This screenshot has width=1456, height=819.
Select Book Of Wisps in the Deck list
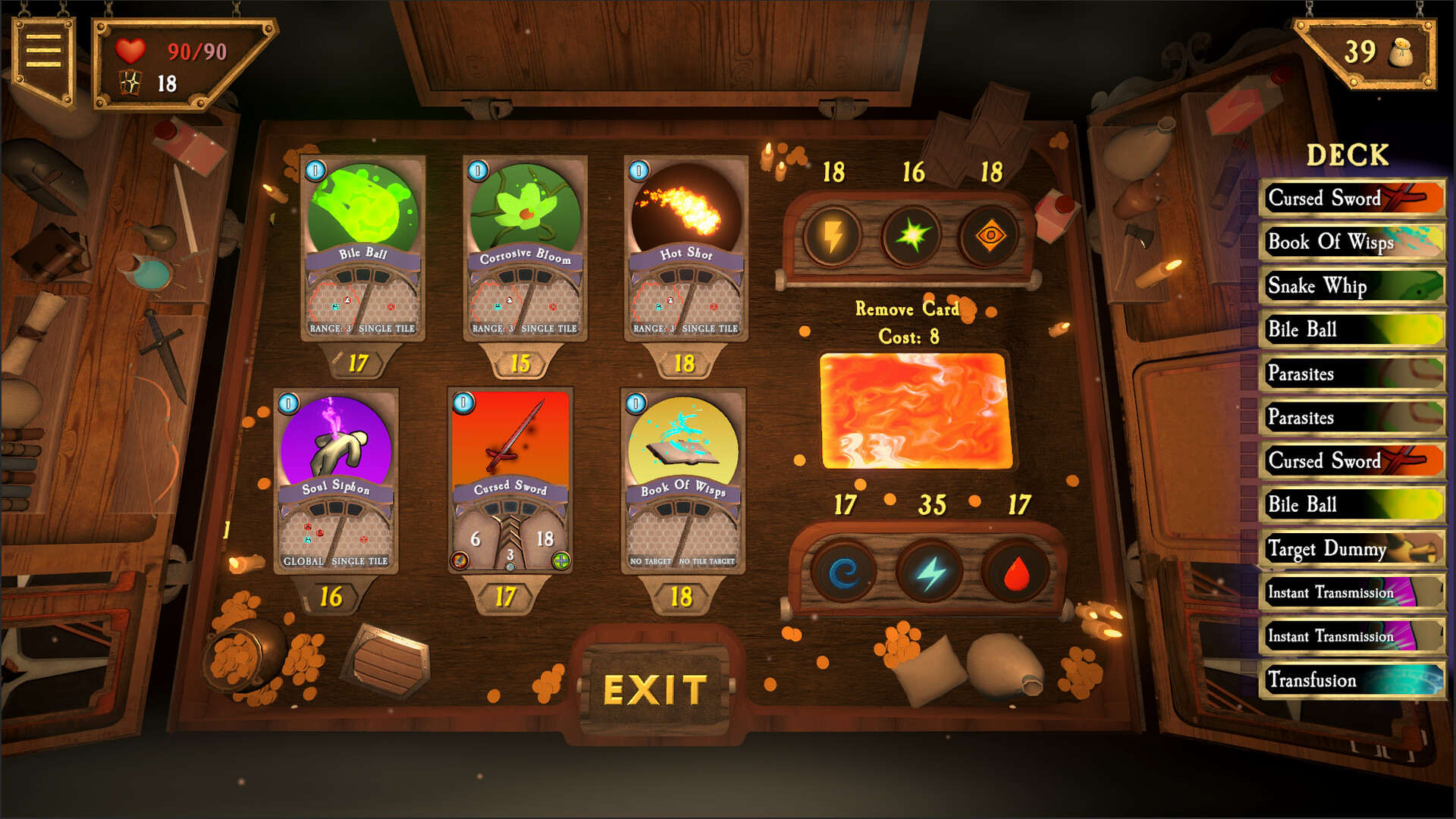coord(1351,243)
